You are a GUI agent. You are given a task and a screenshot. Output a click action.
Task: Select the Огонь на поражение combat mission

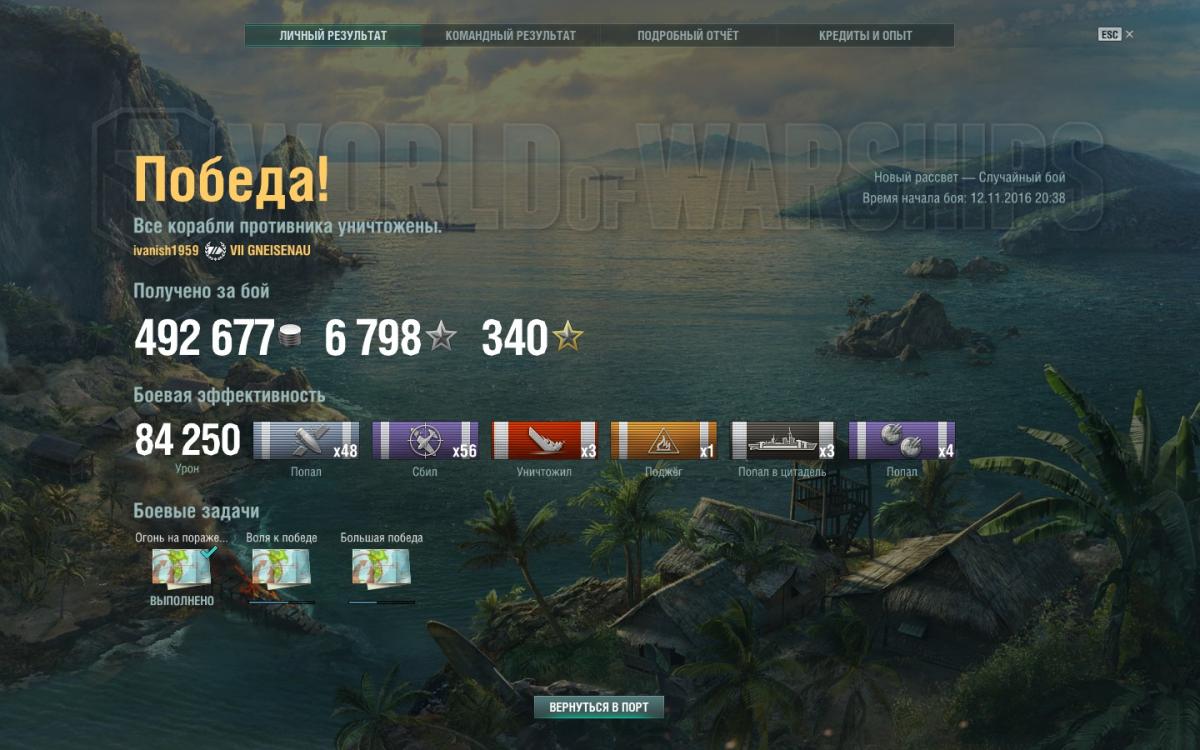(x=181, y=569)
